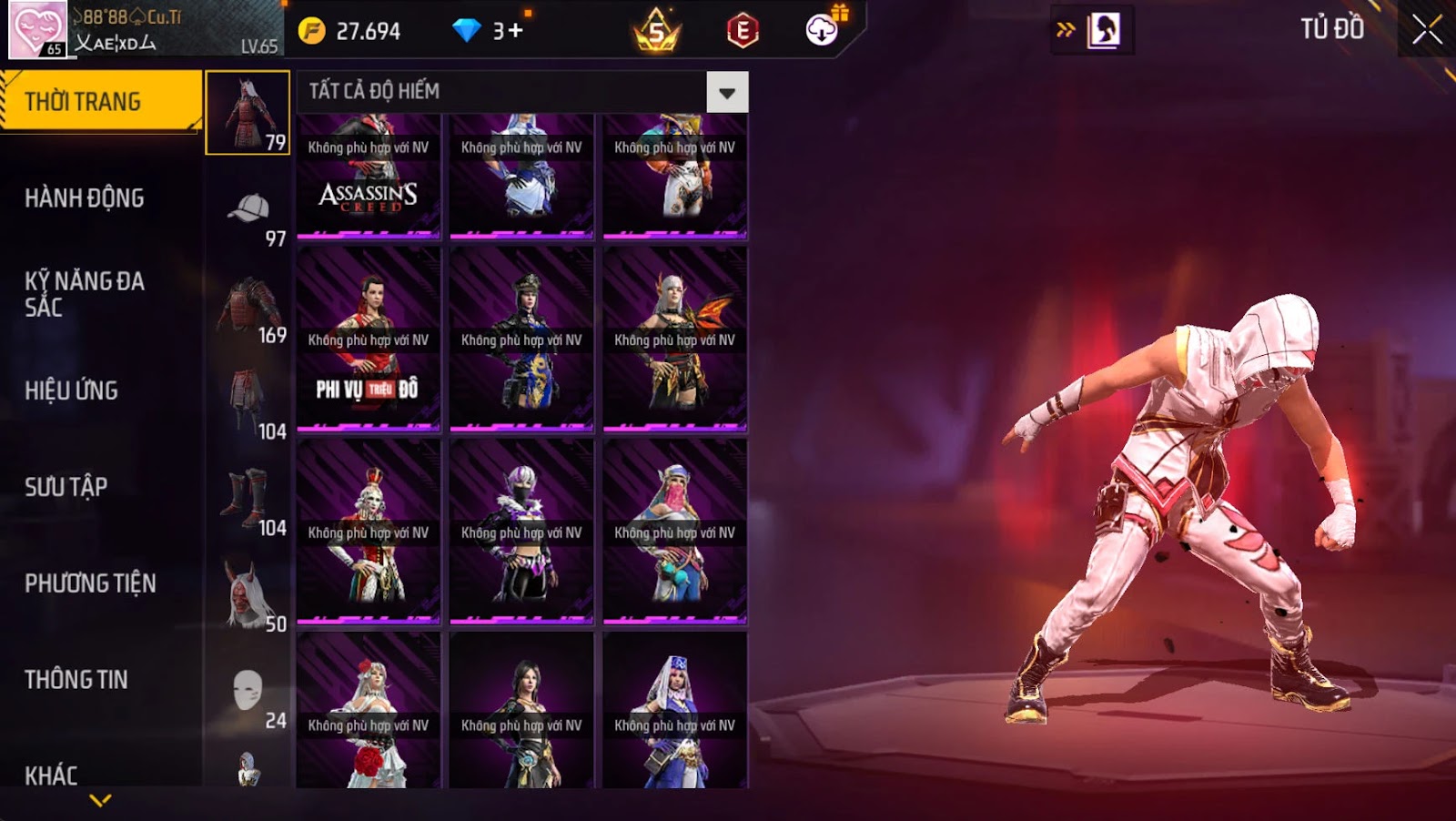Viewport: 1456px width, 821px height.
Task: Open the red E hexagon badge
Action: coord(743,31)
